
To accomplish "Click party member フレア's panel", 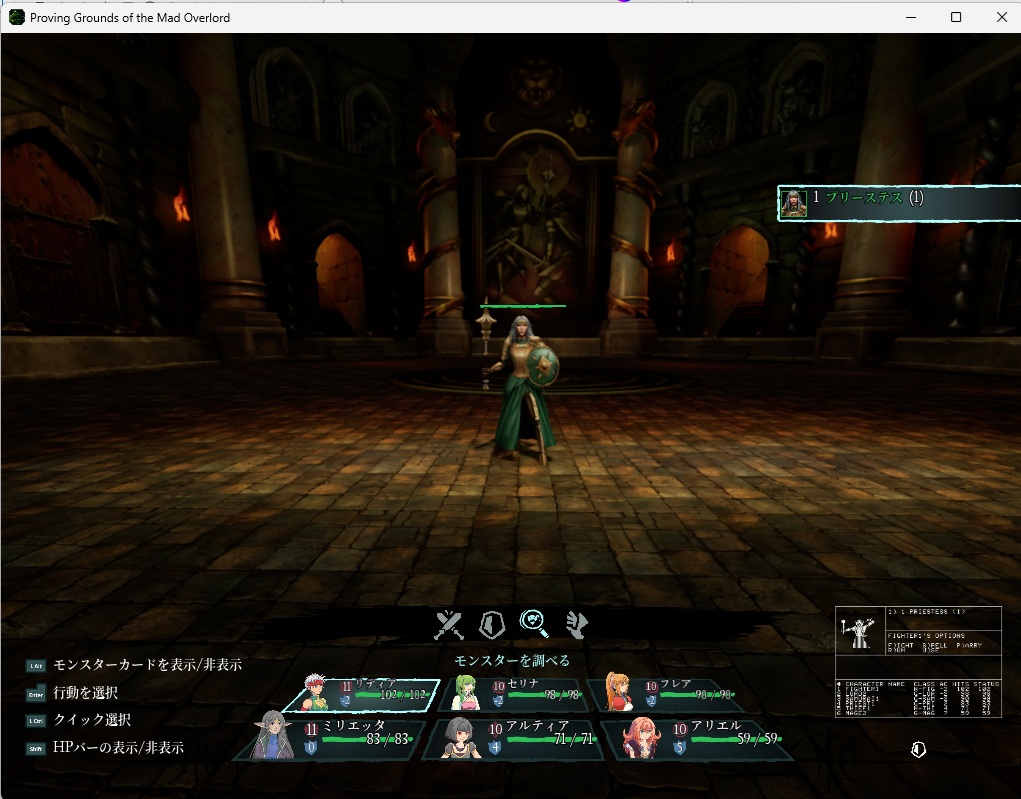I will click(x=663, y=693).
